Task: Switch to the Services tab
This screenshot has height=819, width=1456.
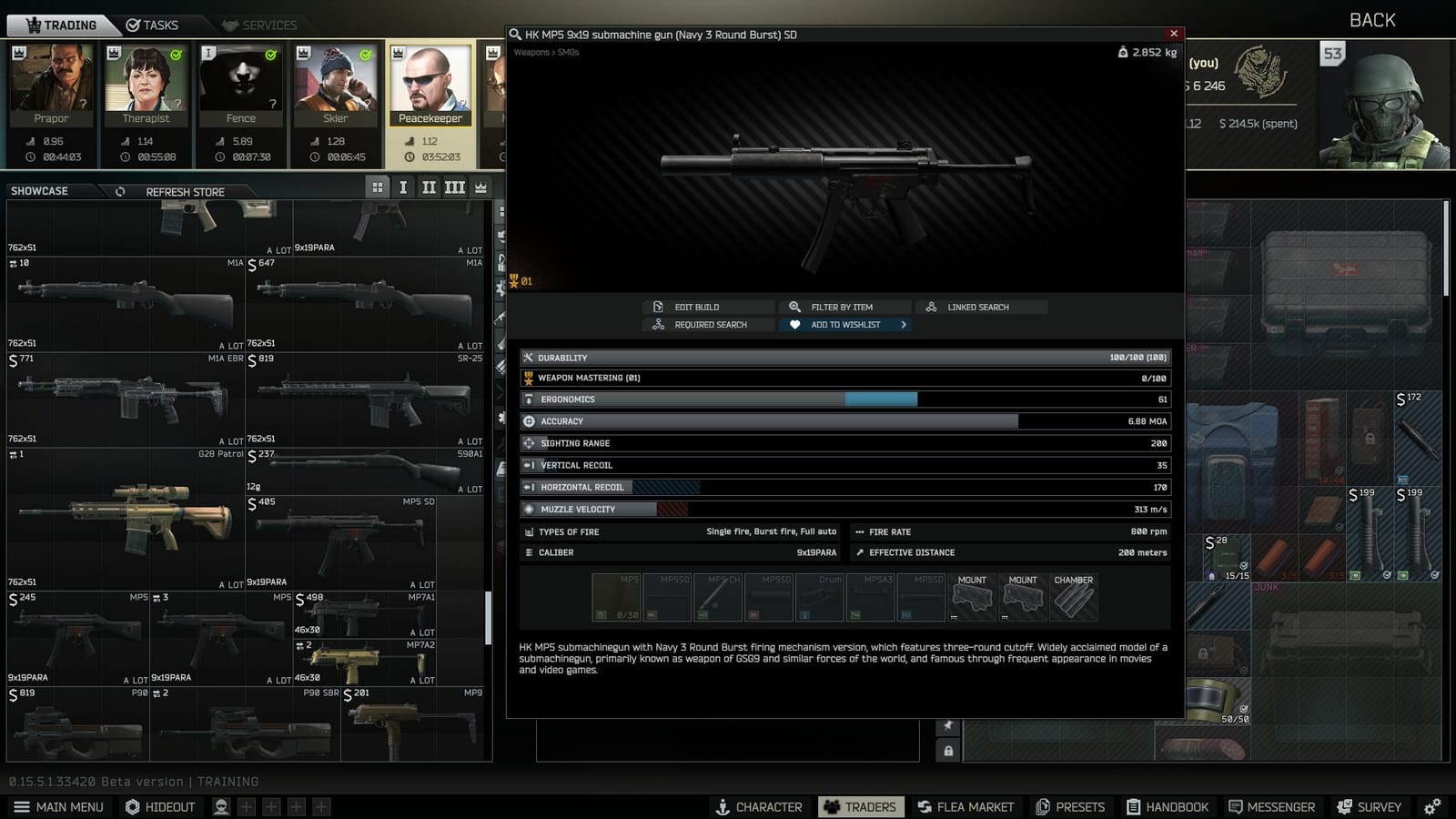Action: pyautogui.click(x=261, y=25)
